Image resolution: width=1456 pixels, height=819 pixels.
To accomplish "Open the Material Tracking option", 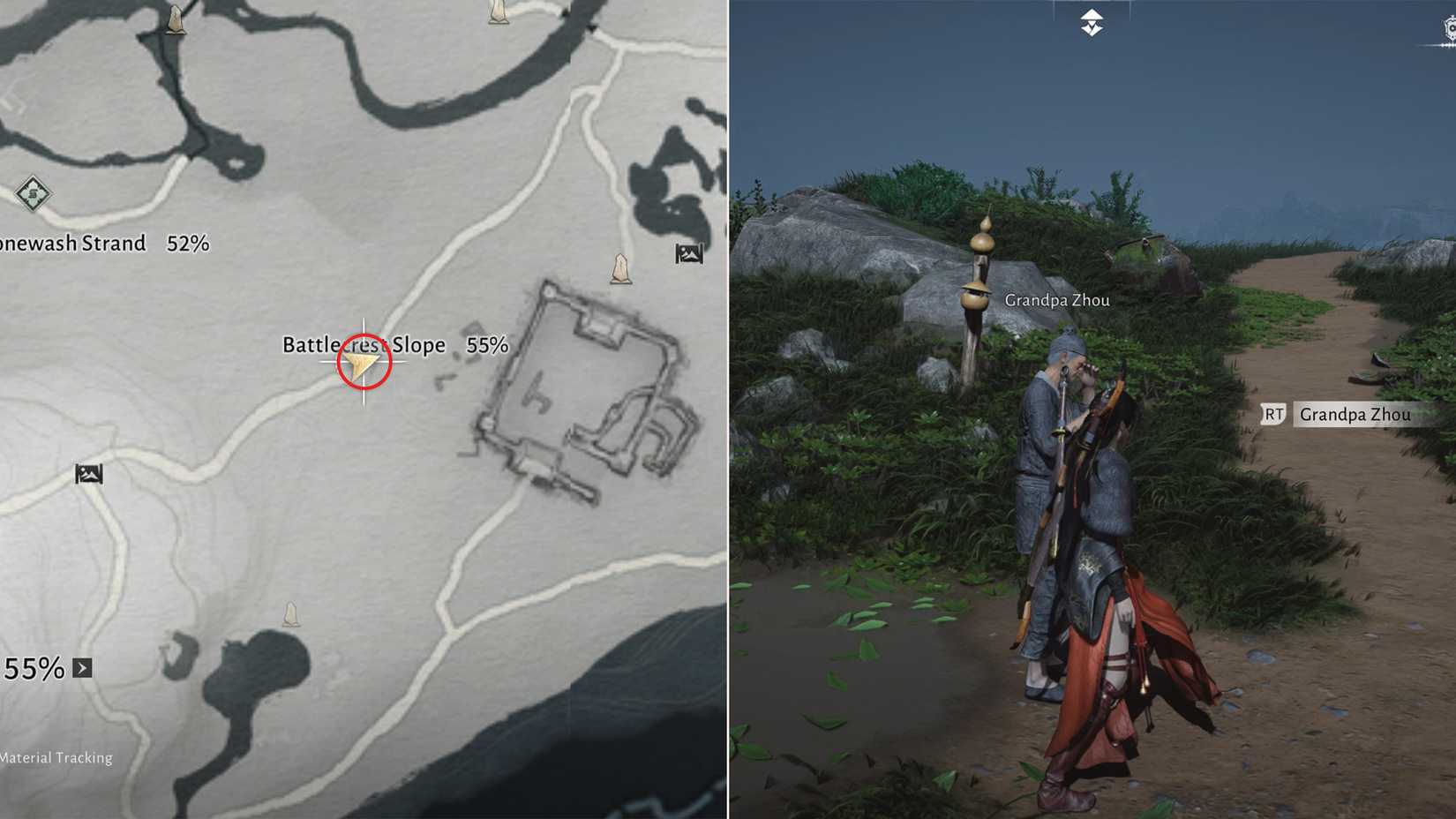I will (57, 757).
